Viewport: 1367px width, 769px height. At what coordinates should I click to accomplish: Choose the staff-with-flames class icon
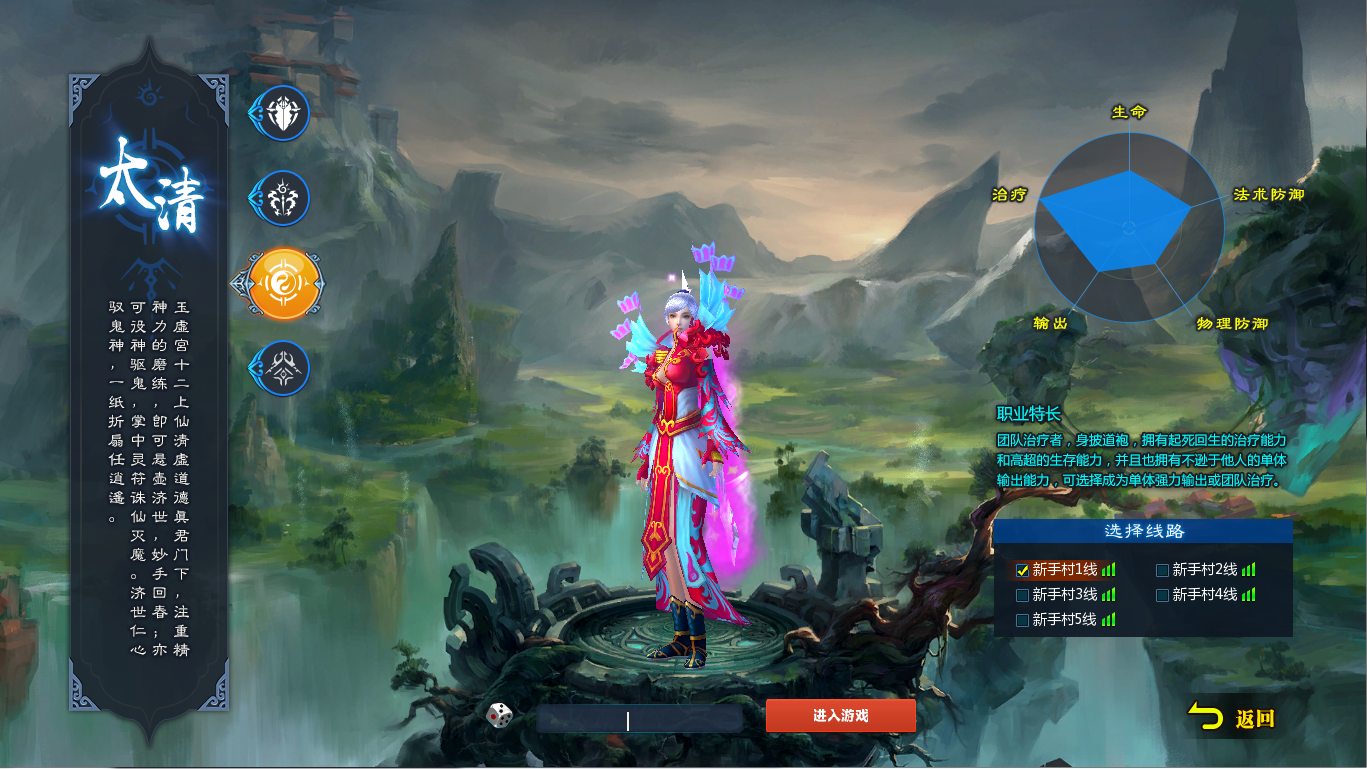pyautogui.click(x=283, y=198)
